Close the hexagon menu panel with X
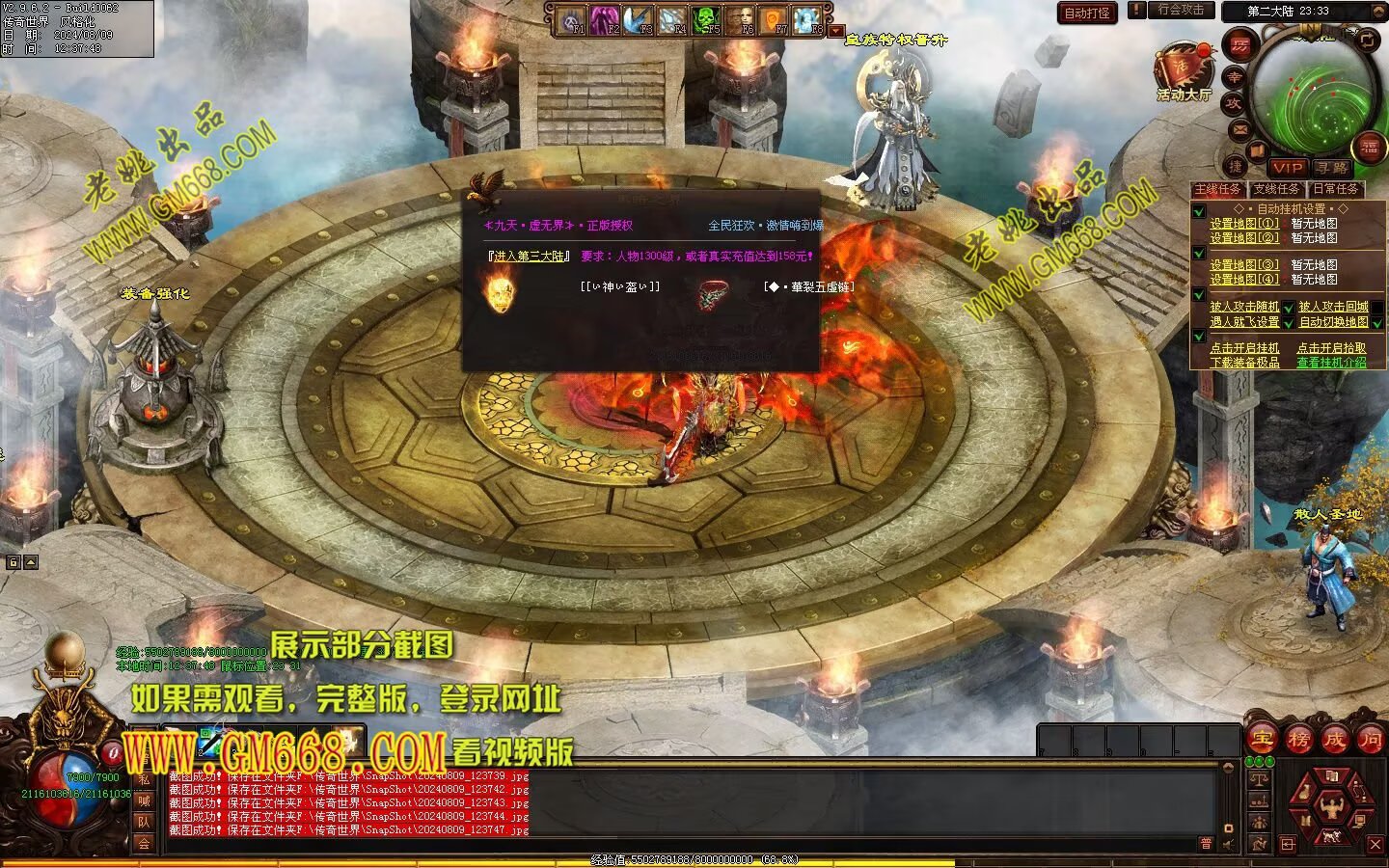The height and width of the screenshot is (868, 1389). tap(1375, 845)
